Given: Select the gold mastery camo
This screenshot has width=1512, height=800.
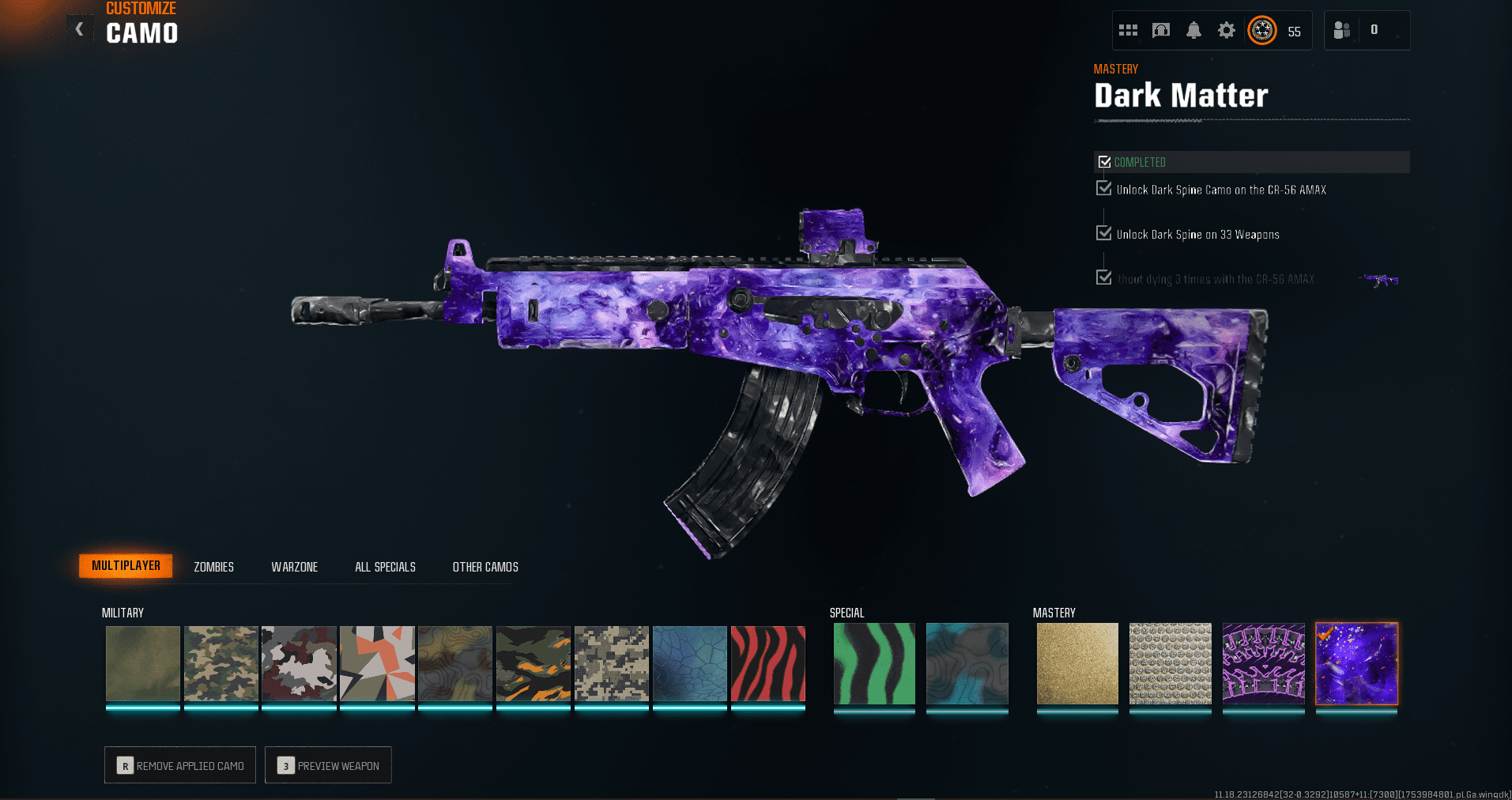Looking at the screenshot, I should click(x=1077, y=663).
